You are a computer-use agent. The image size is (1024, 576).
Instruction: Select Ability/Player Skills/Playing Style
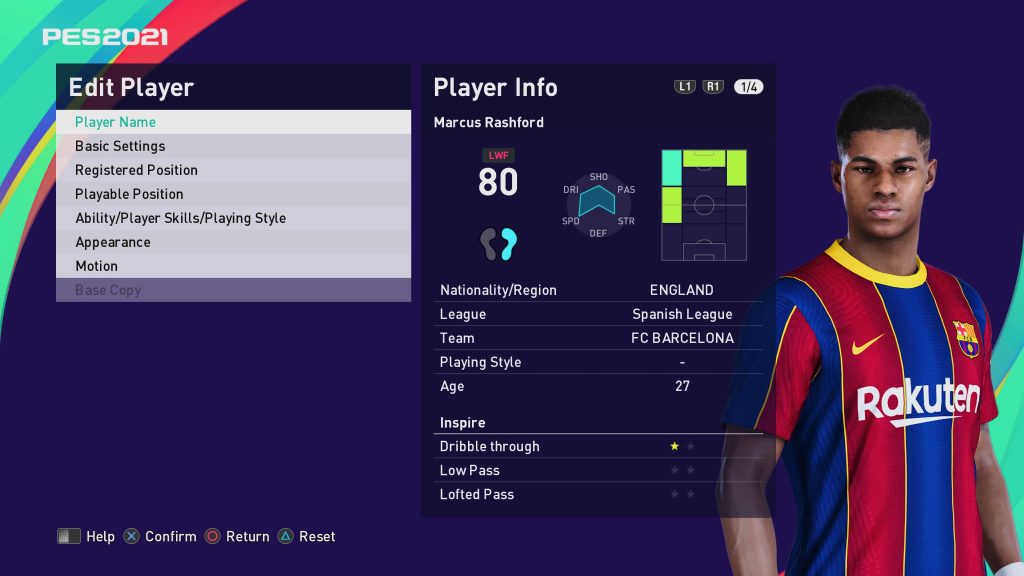click(x=233, y=218)
